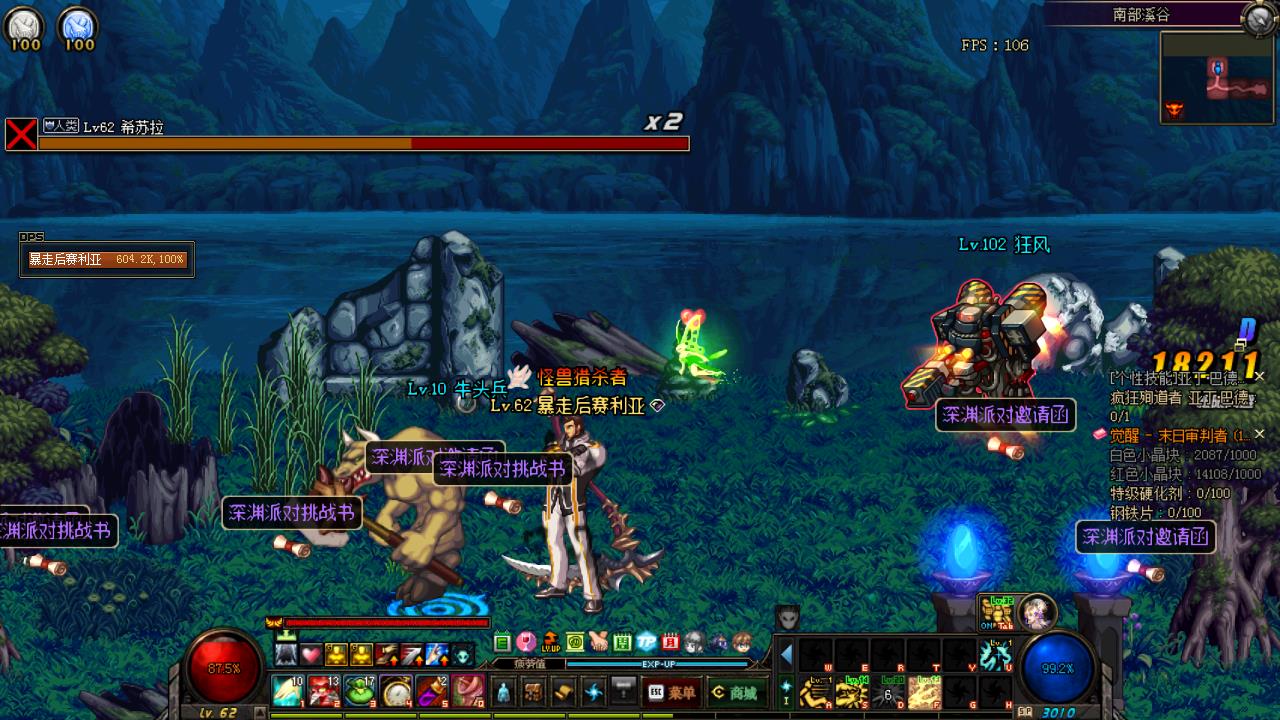
Task: Use the red item in quickslot 2
Action: (323, 691)
